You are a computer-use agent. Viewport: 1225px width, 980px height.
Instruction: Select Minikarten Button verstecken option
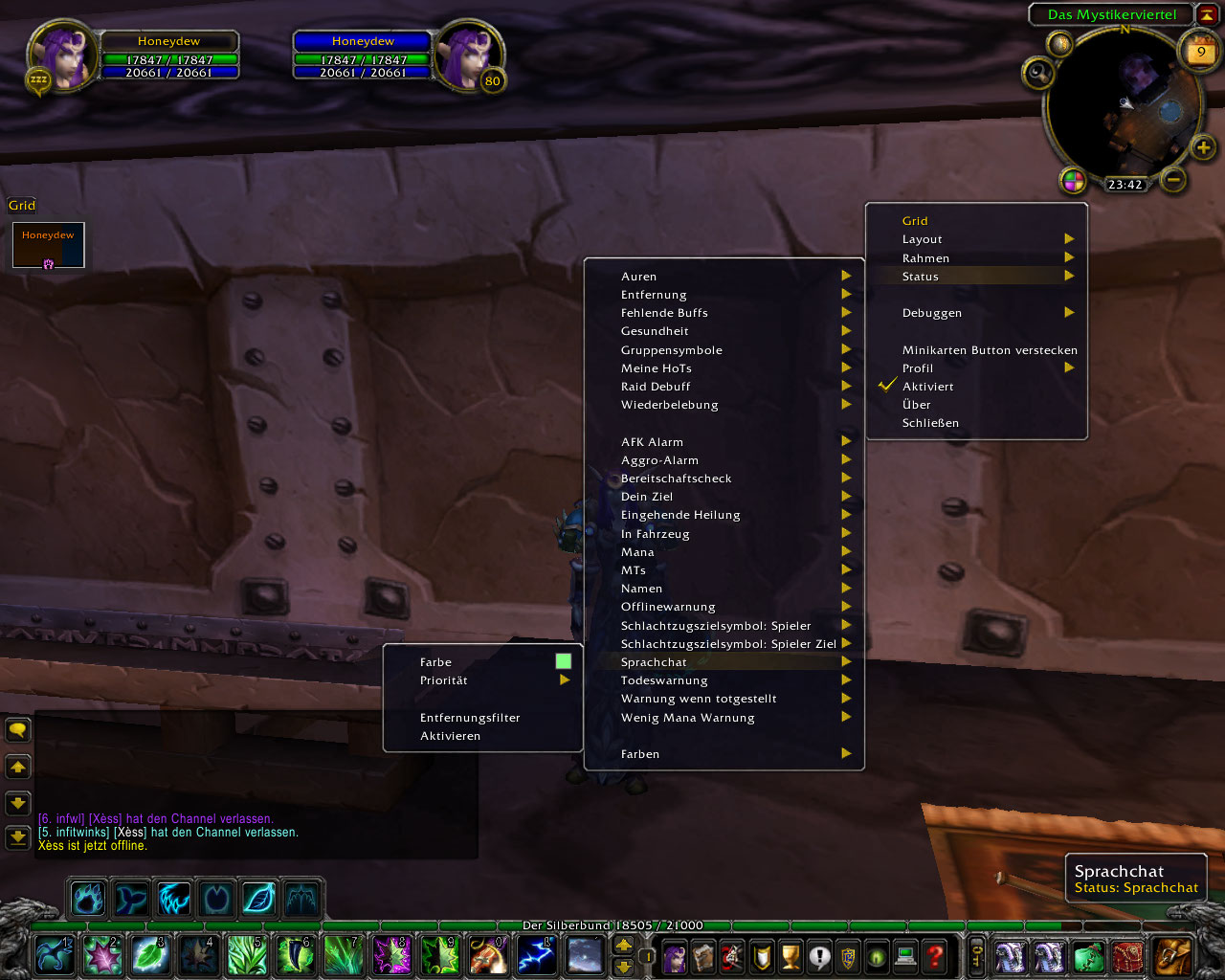tap(989, 350)
